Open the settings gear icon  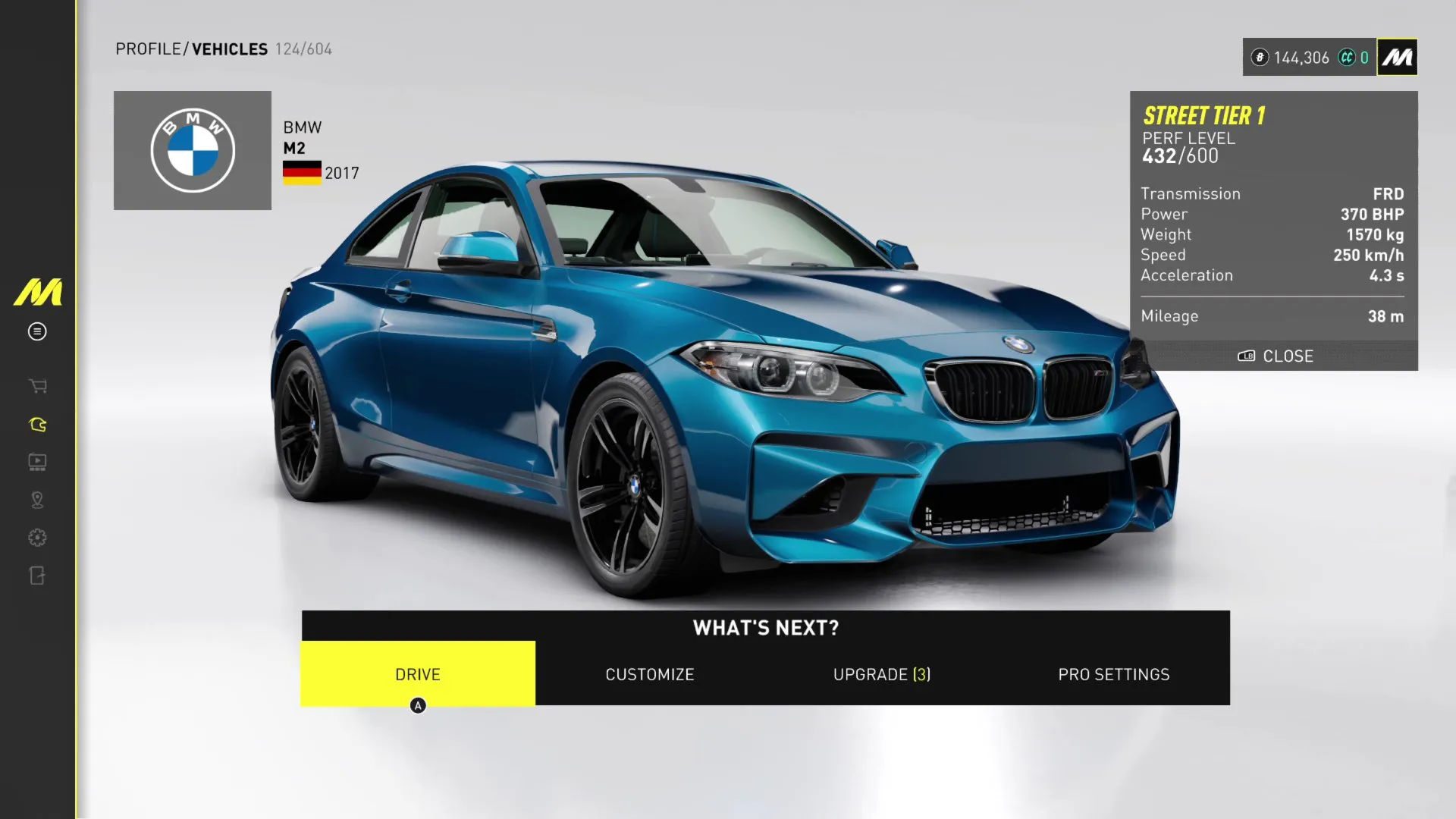36,538
